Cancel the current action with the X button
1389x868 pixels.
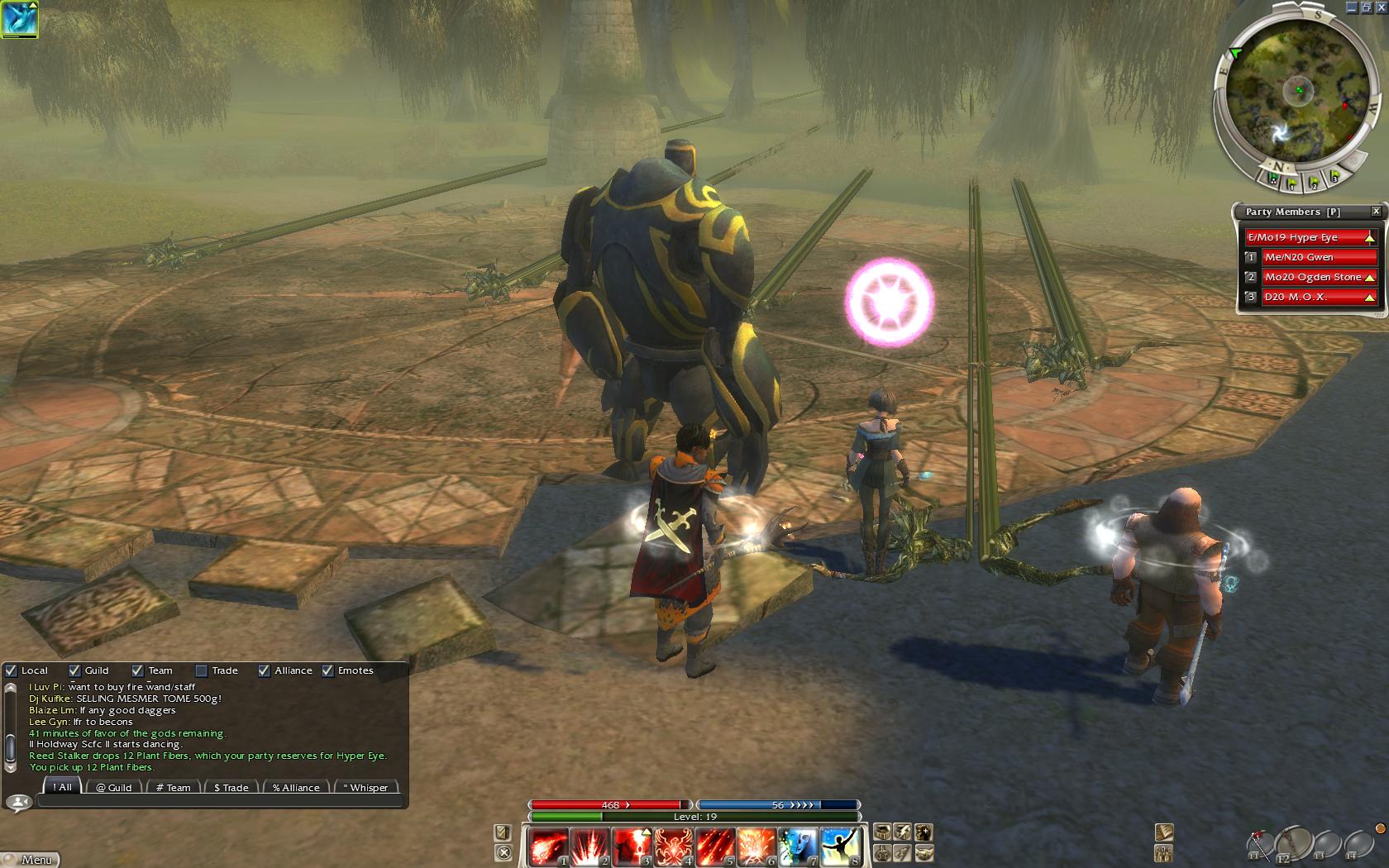[x=503, y=852]
